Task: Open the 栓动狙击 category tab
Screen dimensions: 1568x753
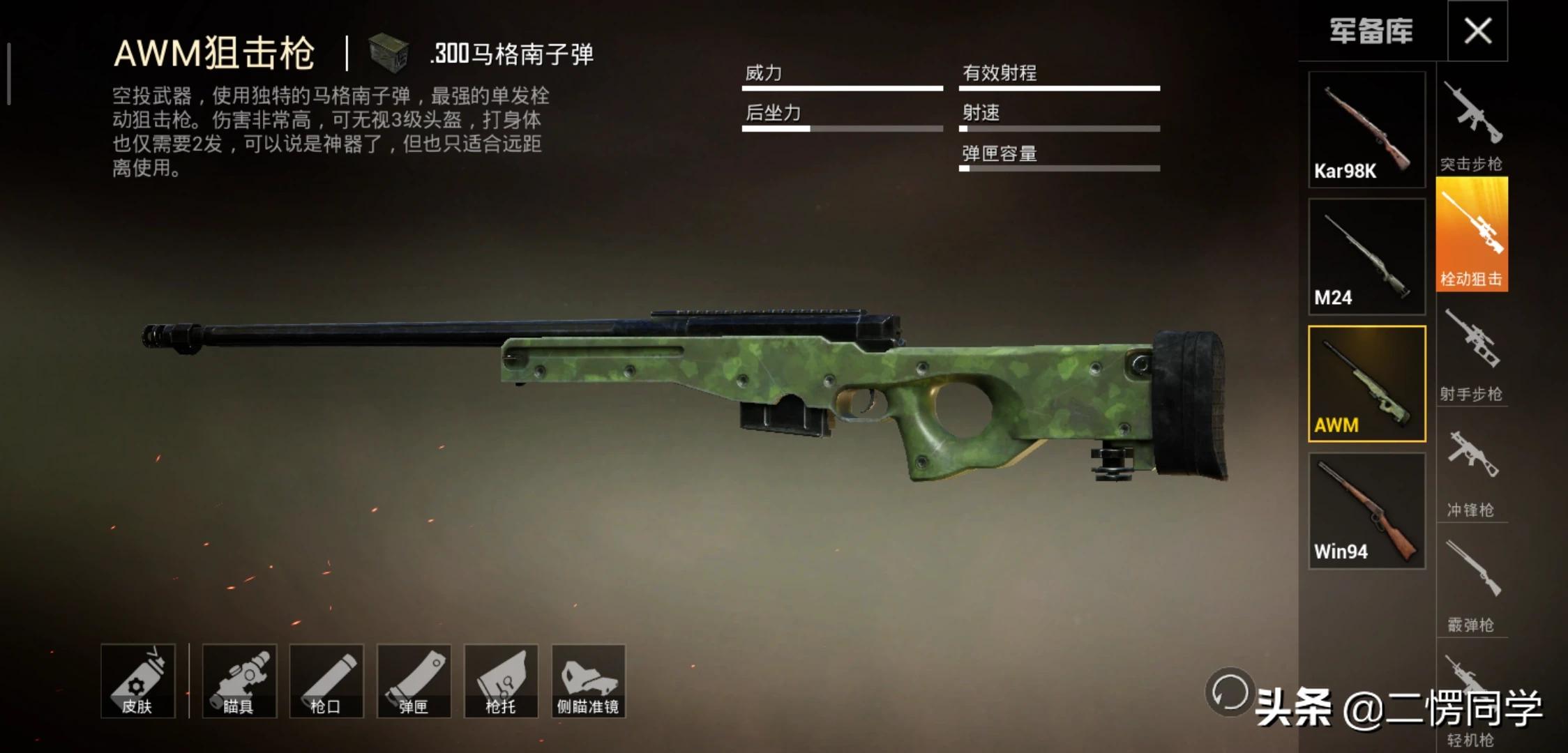Action: pos(1472,234)
